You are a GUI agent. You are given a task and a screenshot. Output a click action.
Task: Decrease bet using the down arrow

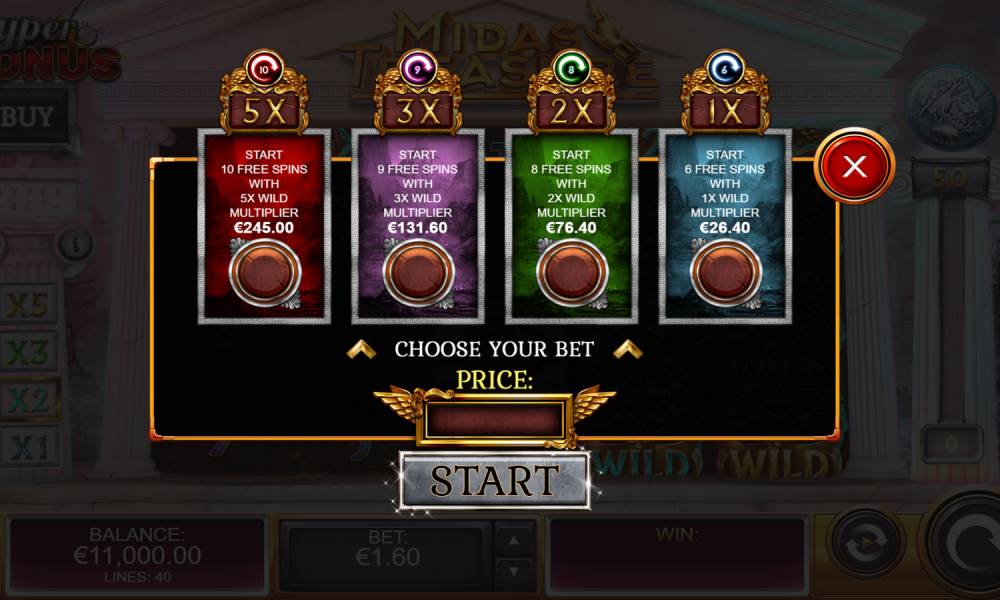point(514,571)
